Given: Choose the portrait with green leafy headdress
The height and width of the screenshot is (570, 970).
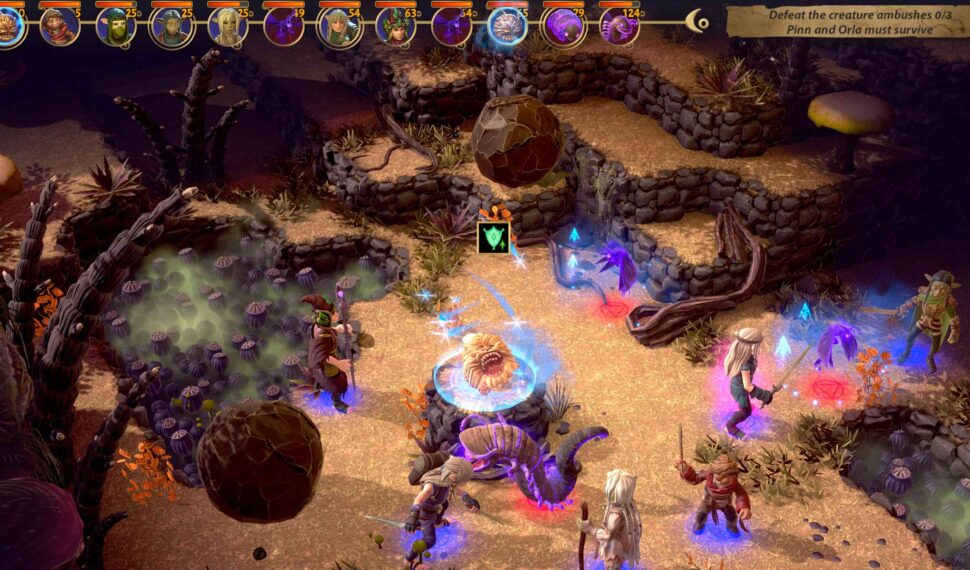Looking at the screenshot, I should pos(396,26).
